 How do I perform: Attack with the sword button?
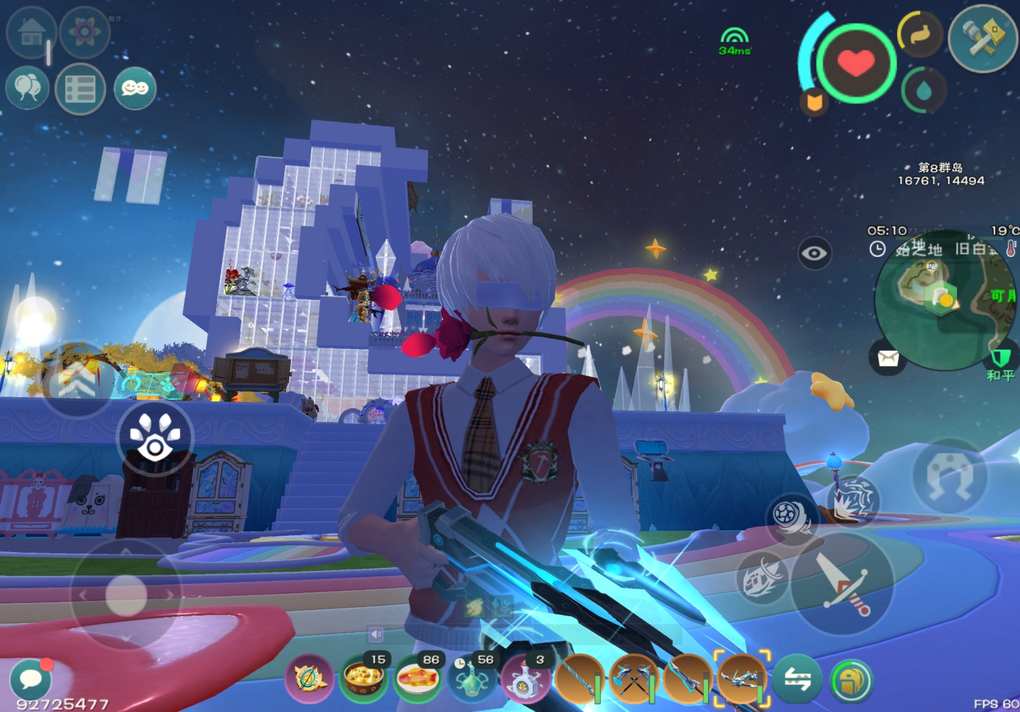point(842,583)
